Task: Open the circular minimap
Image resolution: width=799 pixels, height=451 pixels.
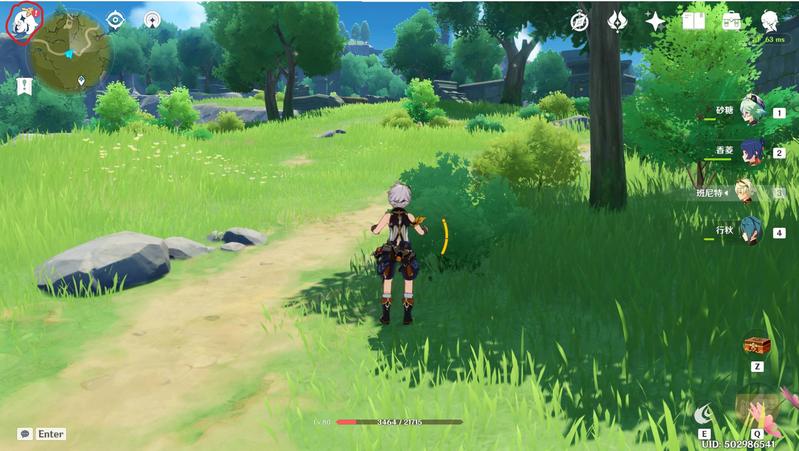Action: pos(69,52)
